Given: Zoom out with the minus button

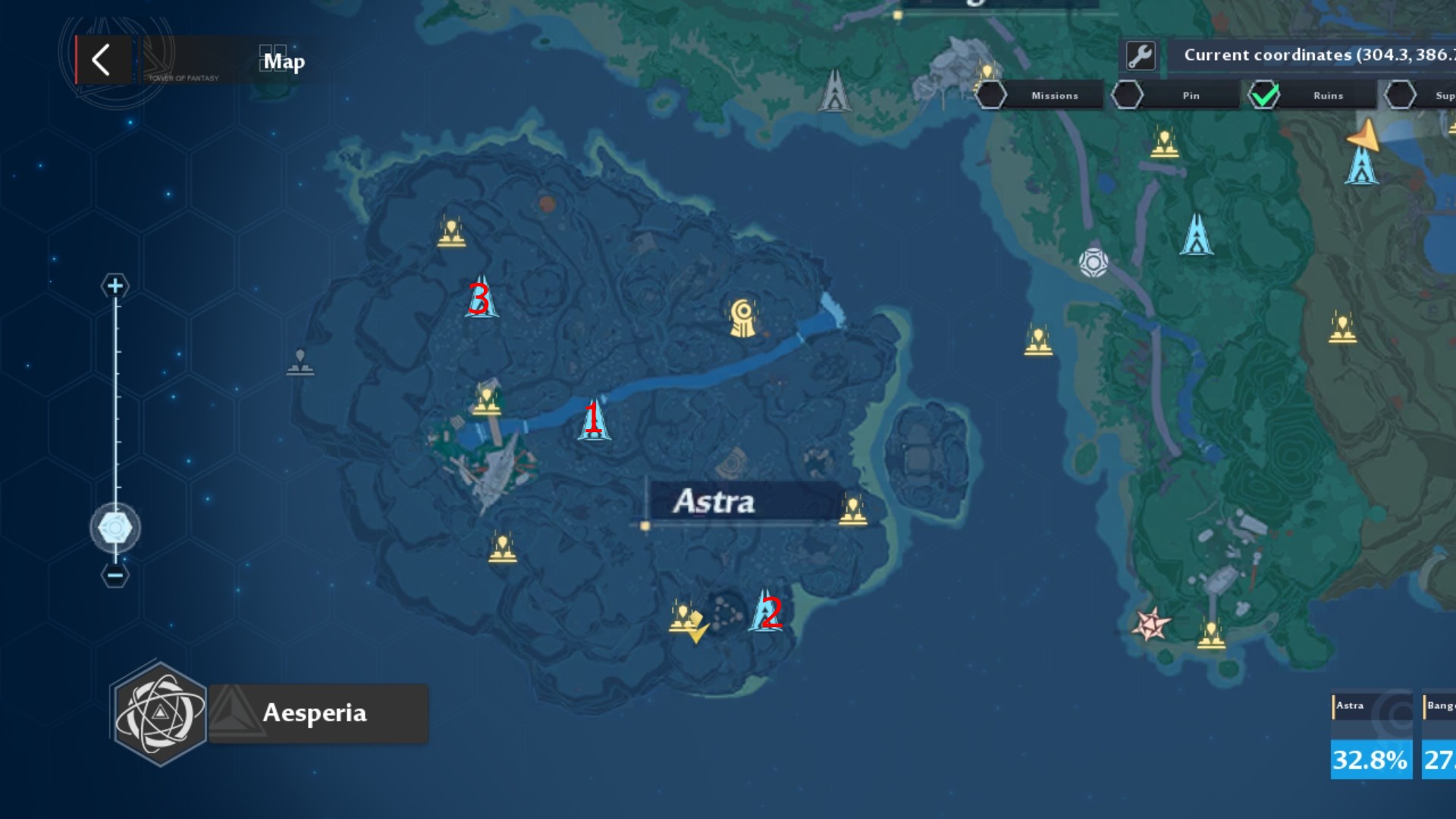Looking at the screenshot, I should 115,576.
